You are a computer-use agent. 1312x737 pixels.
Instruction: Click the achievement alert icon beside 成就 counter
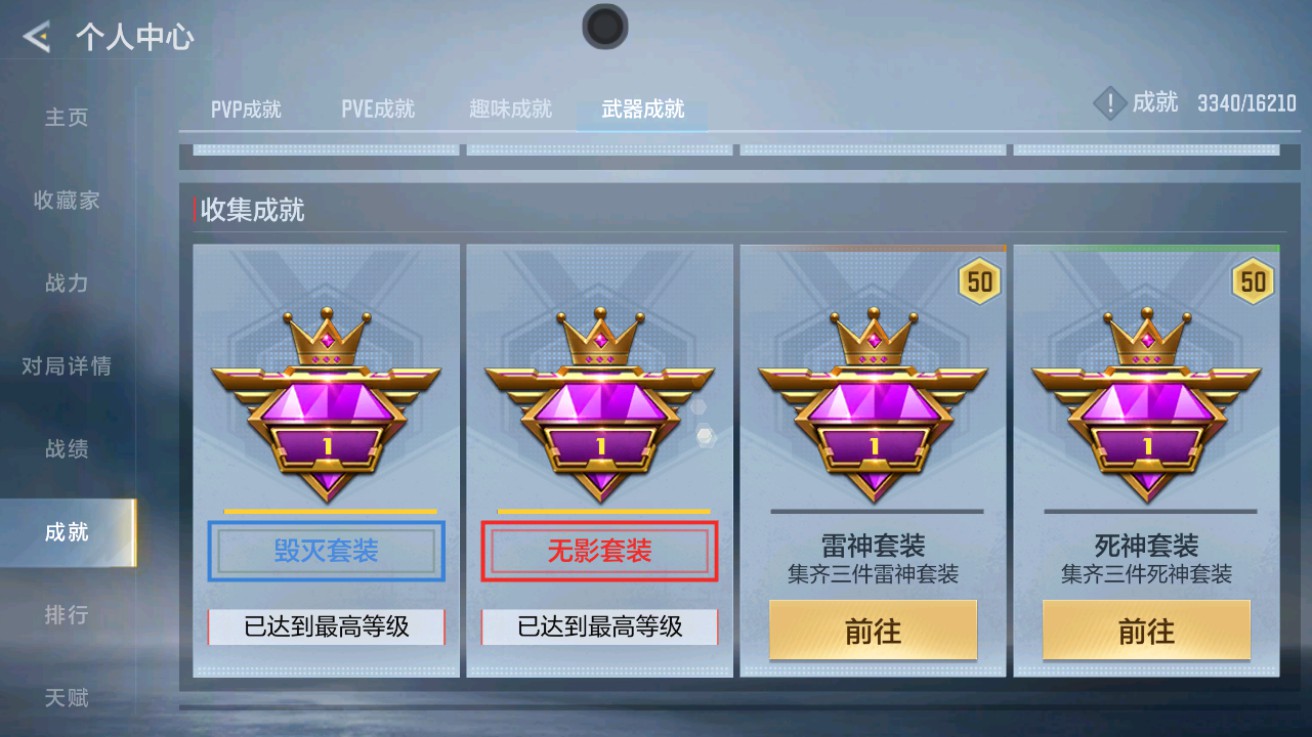1109,101
